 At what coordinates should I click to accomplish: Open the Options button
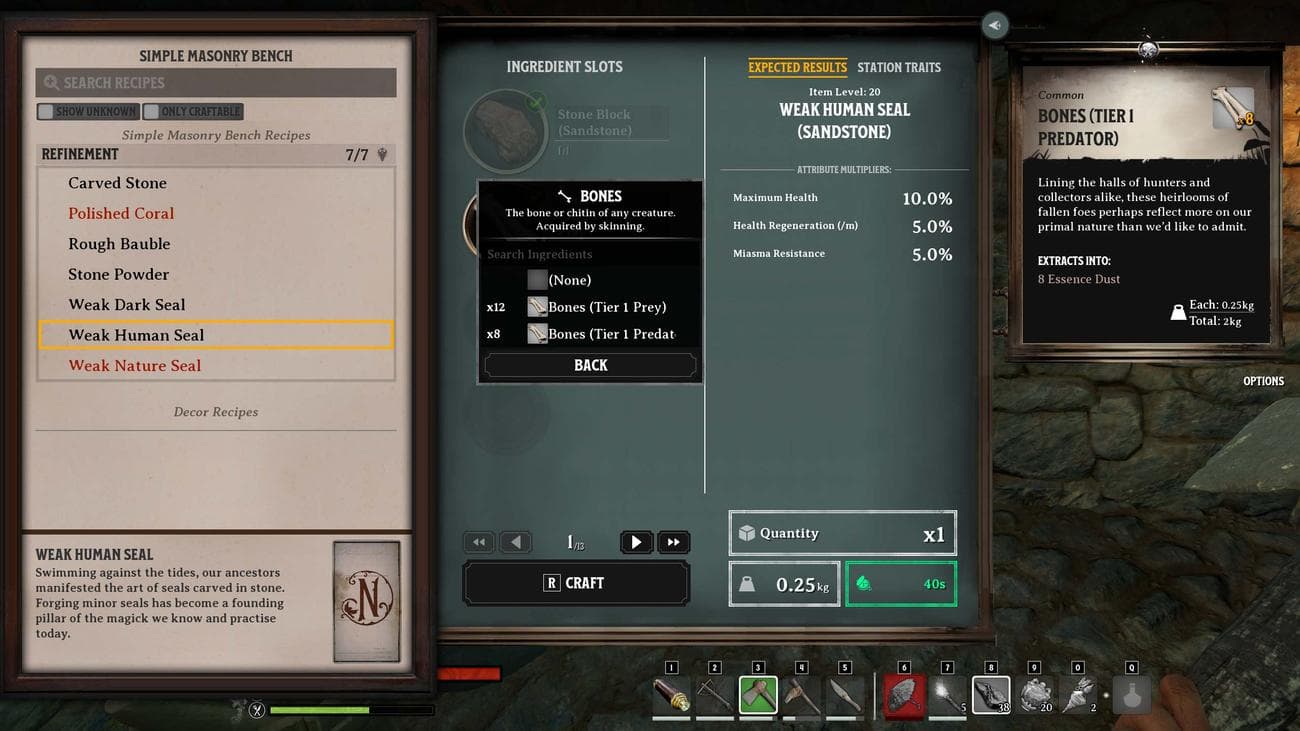tap(1263, 381)
